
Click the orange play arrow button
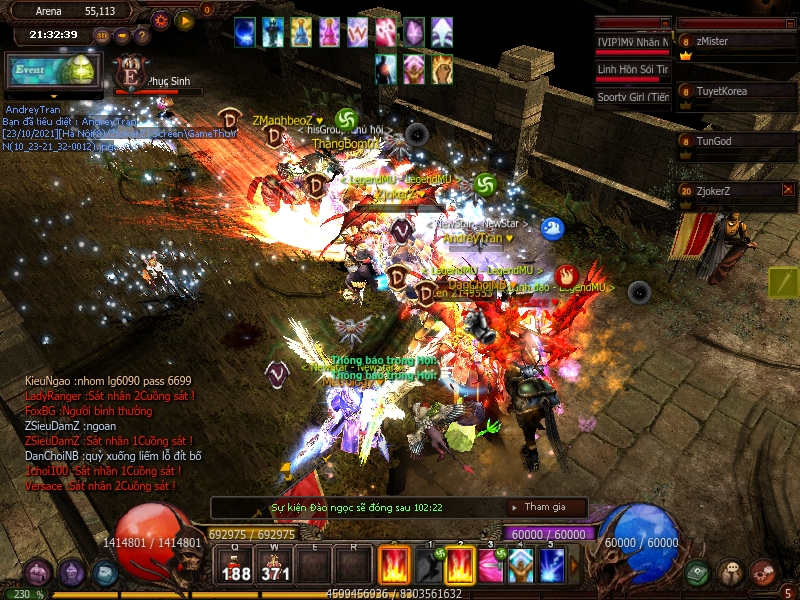pos(185,20)
